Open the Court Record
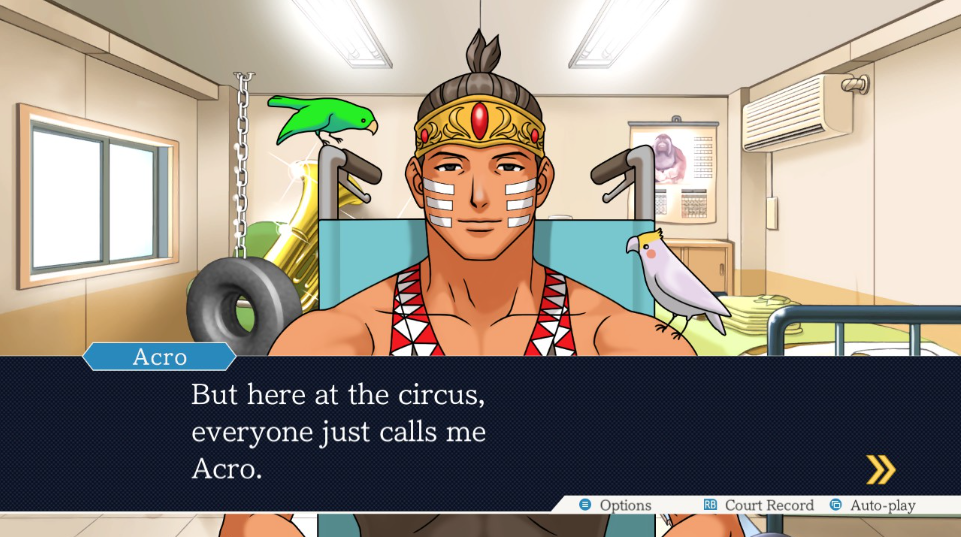Image resolution: width=961 pixels, height=537 pixels. (758, 506)
